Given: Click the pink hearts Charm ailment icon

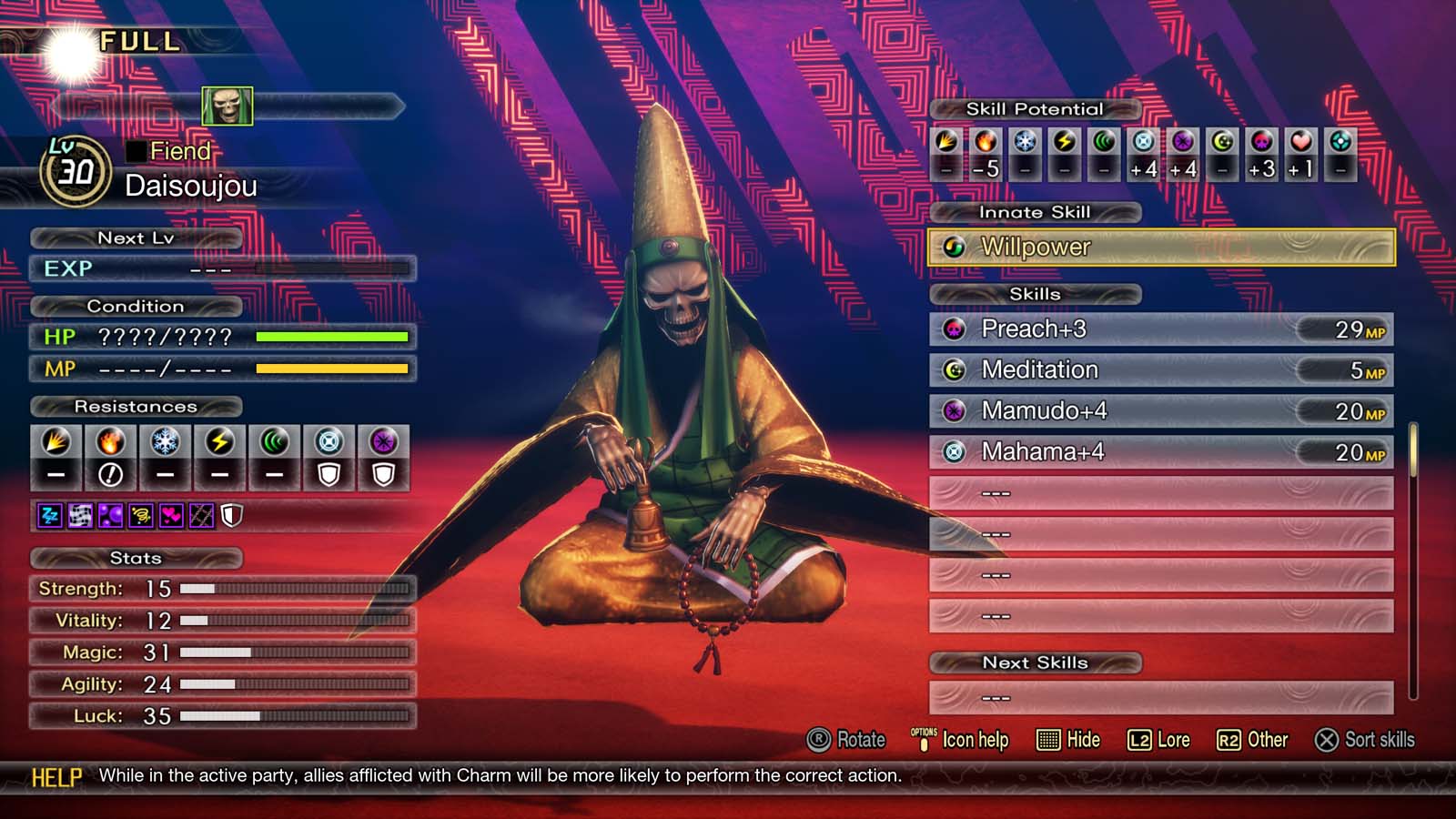Looking at the screenshot, I should click(x=171, y=514).
